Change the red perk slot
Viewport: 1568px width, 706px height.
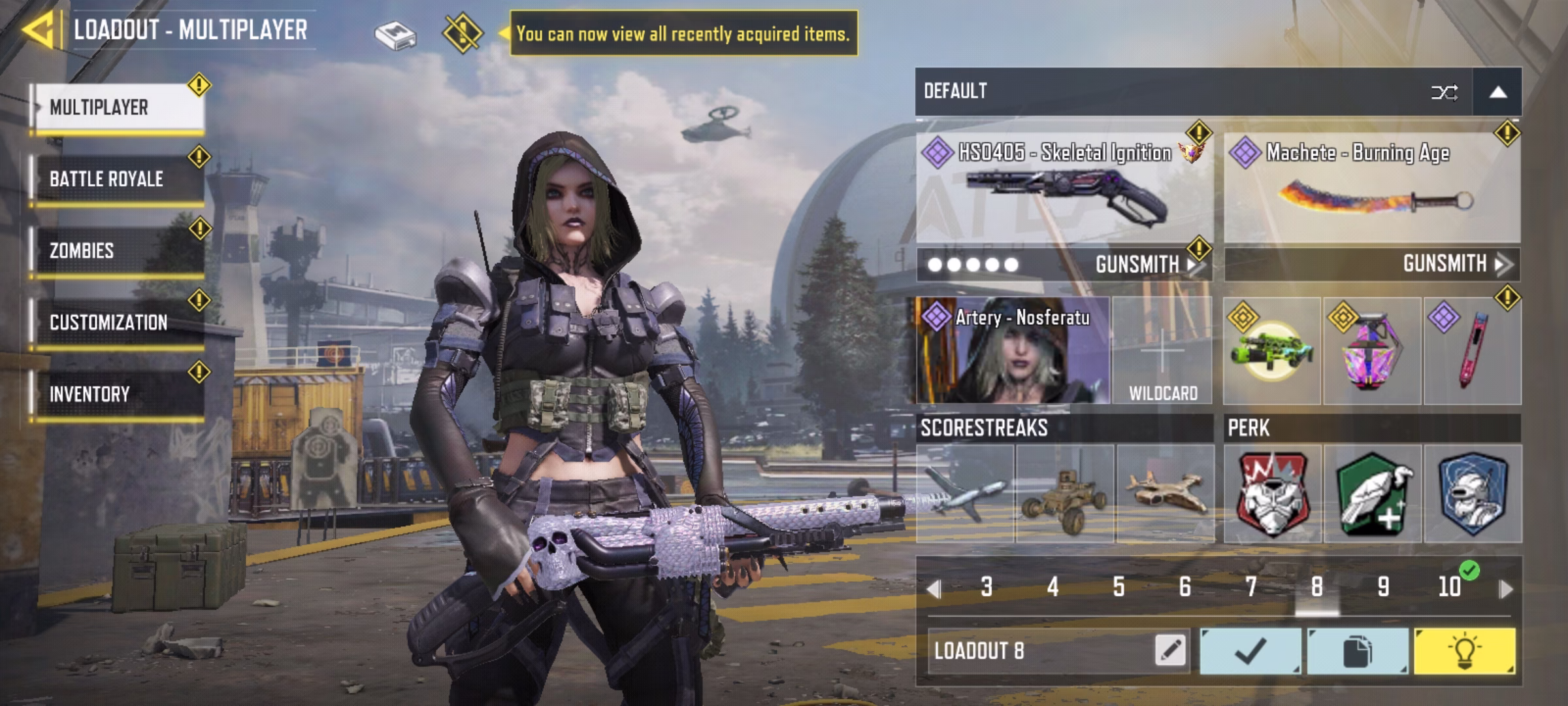pyautogui.click(x=1272, y=494)
